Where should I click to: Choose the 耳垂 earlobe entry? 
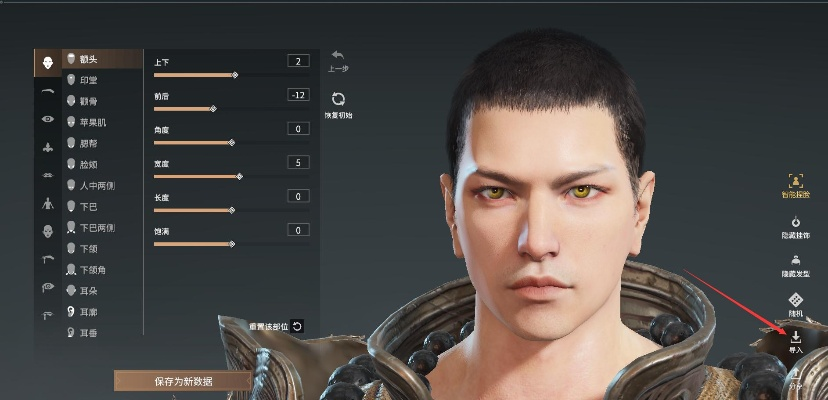[x=88, y=332]
